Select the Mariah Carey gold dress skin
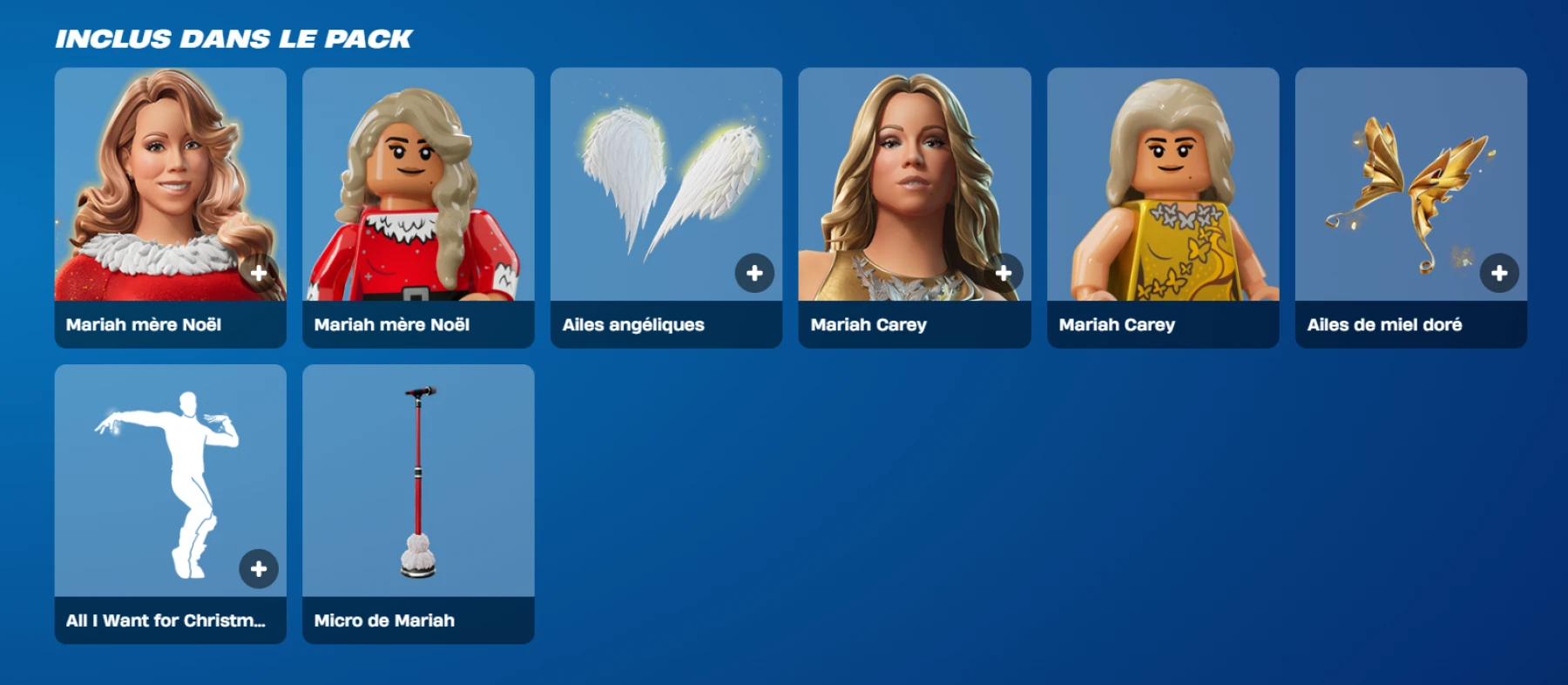Screen dimensions: 1568x685 (x=913, y=187)
